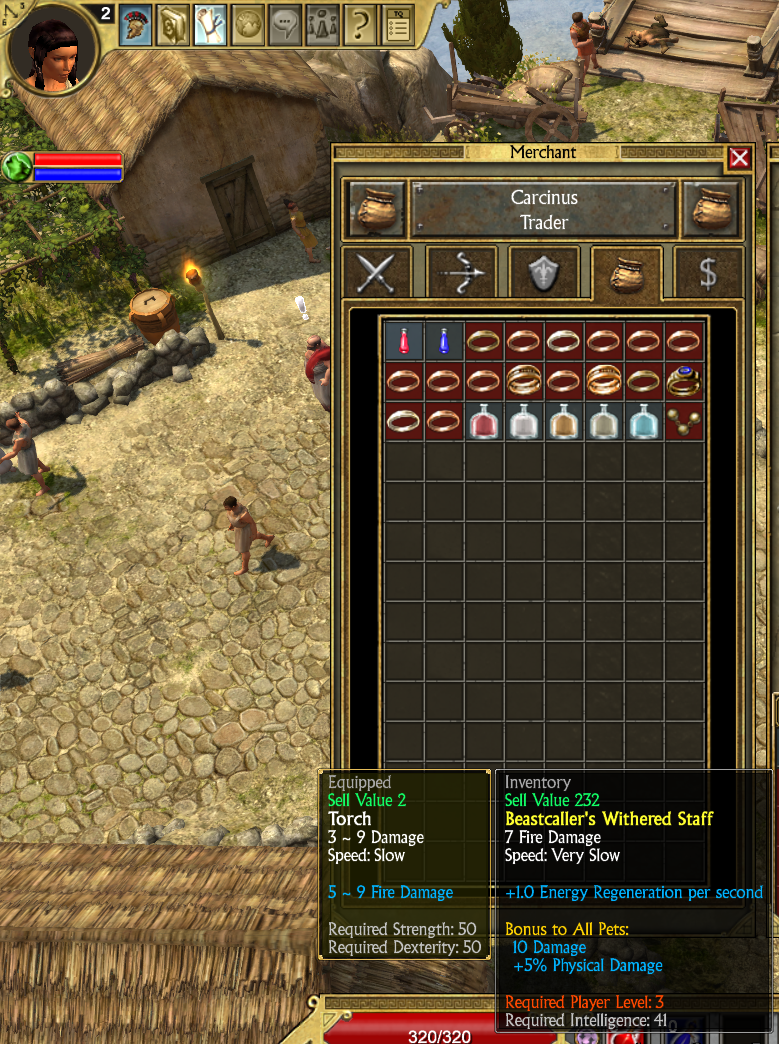Open the bow and arrow tab

point(461,272)
